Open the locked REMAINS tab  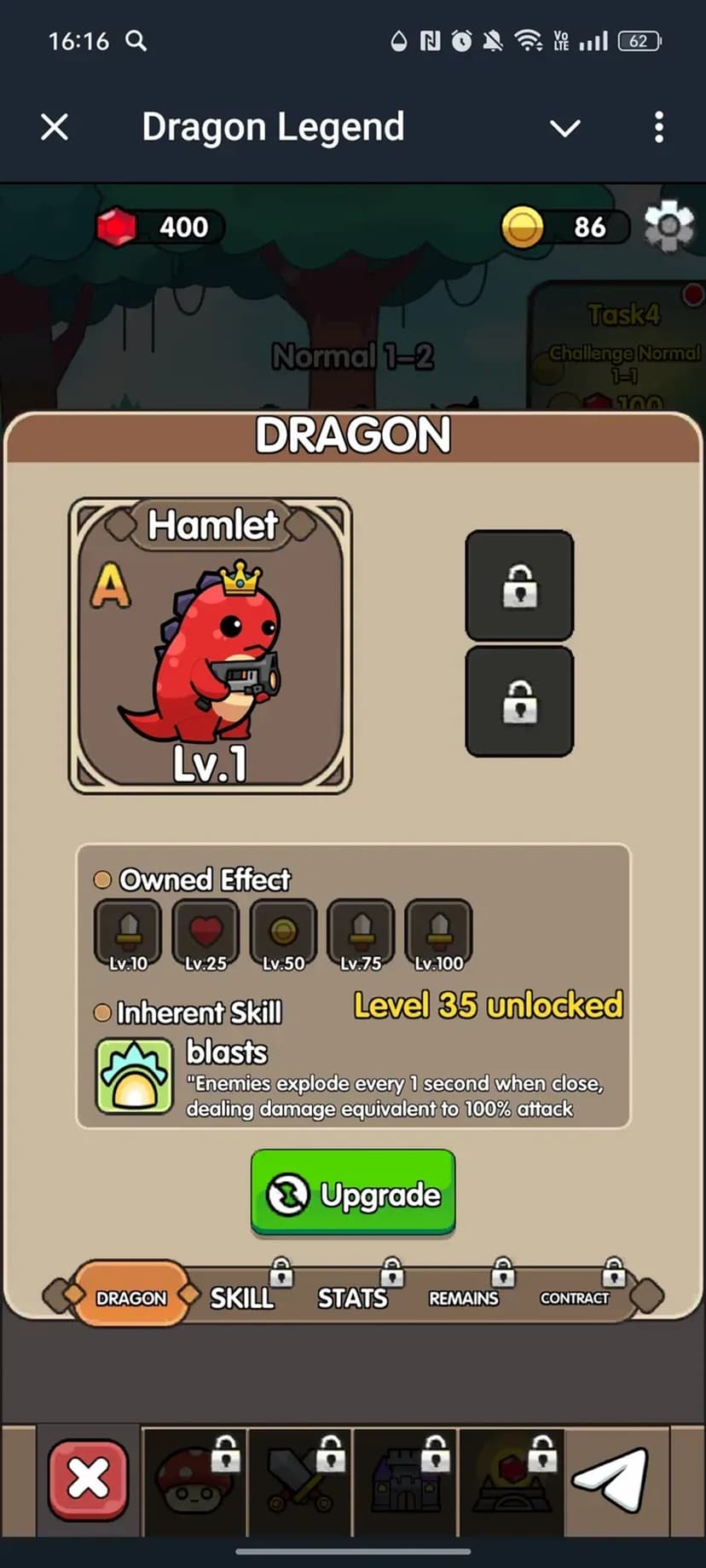[464, 1297]
